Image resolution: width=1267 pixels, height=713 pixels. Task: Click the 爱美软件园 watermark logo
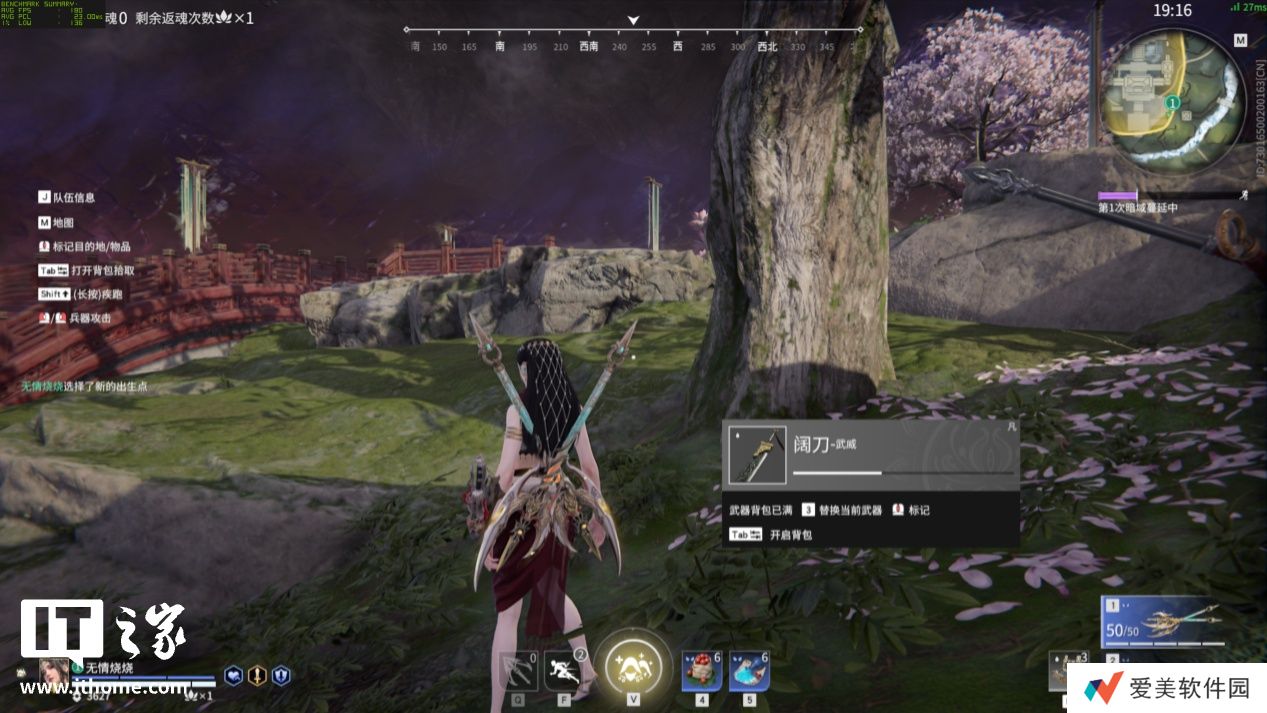point(1167,688)
